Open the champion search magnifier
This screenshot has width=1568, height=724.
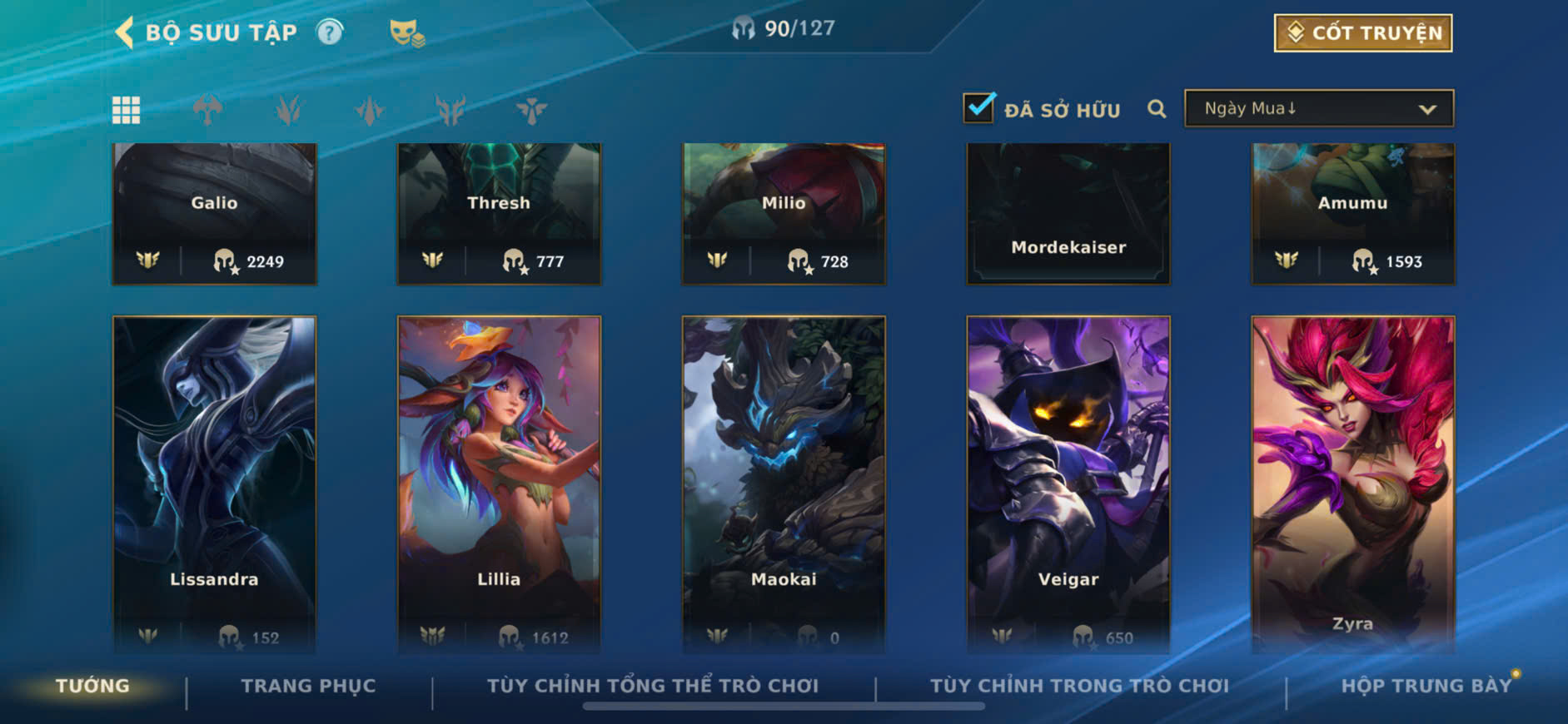tap(1156, 109)
